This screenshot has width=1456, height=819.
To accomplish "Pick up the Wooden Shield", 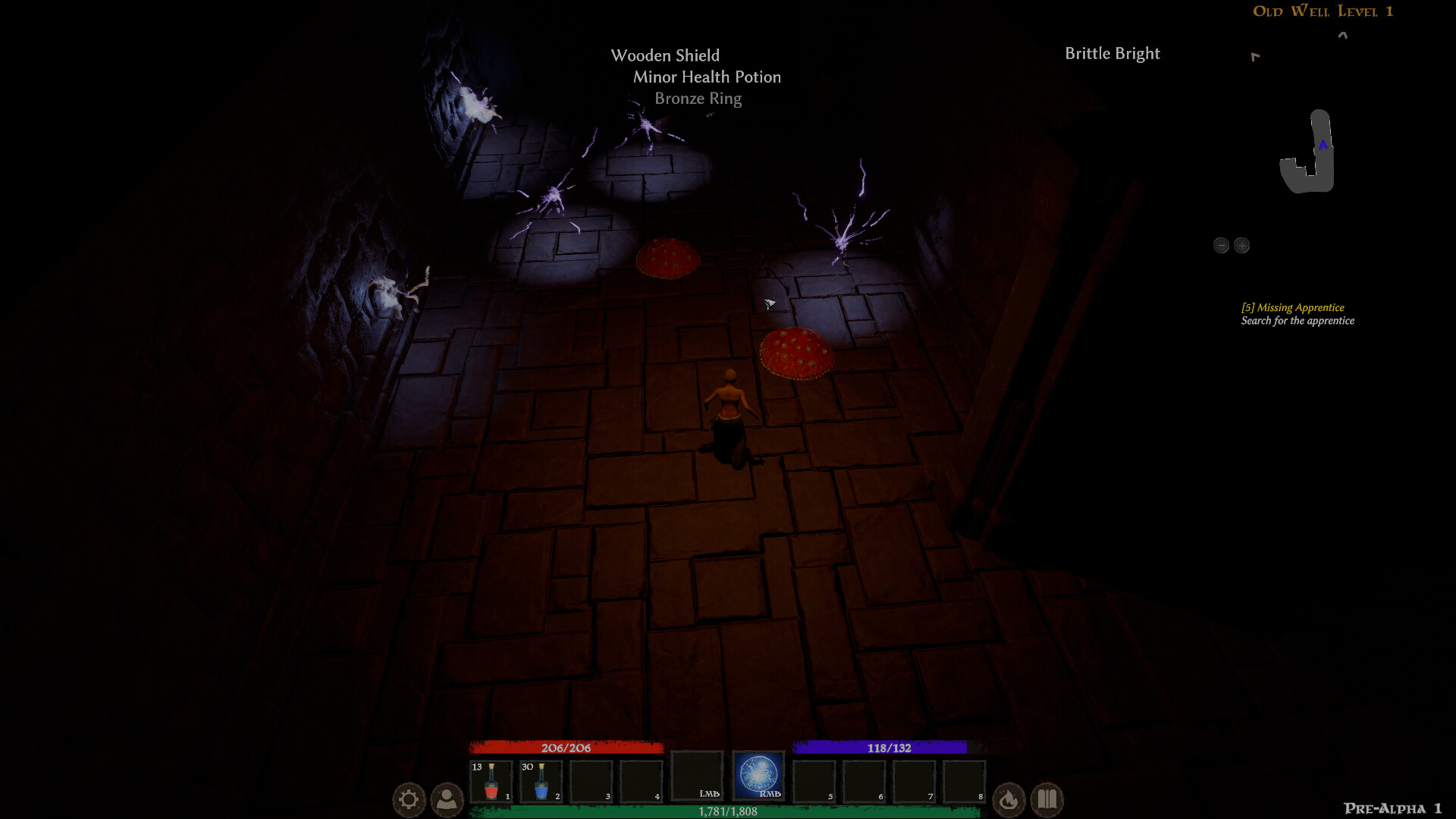I will click(665, 55).
